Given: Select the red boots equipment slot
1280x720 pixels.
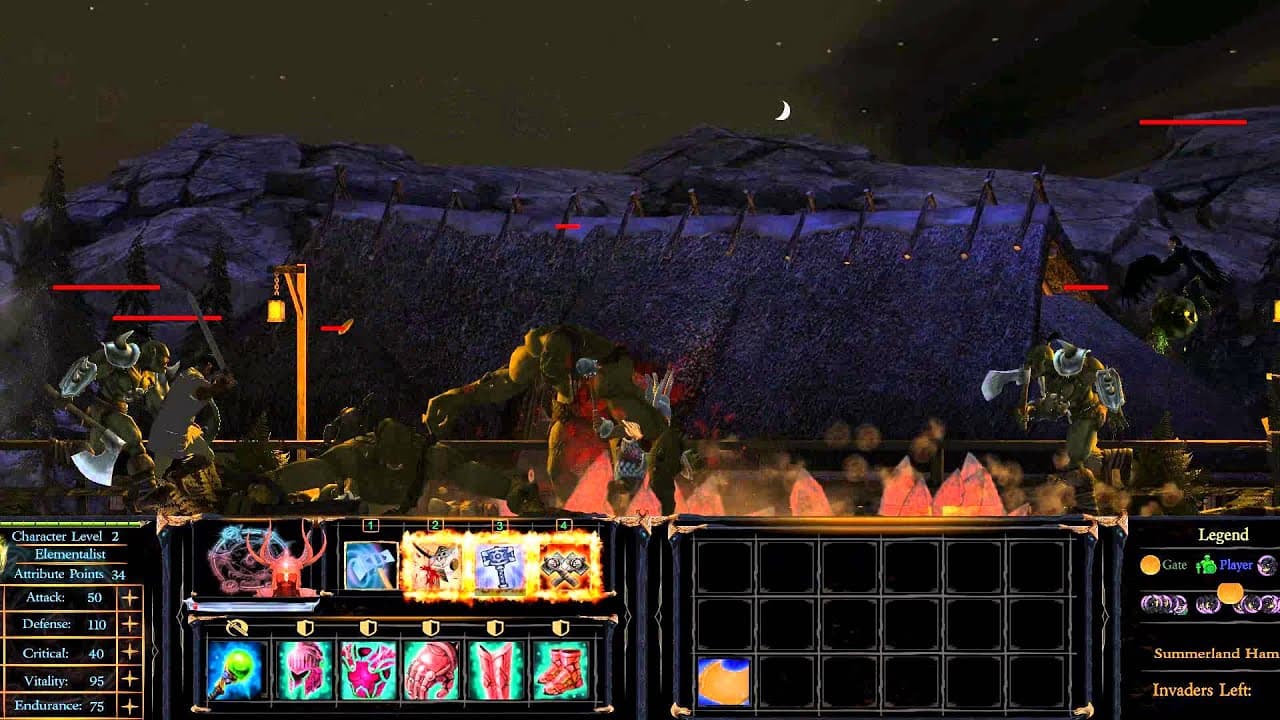Looking at the screenshot, I should [561, 669].
